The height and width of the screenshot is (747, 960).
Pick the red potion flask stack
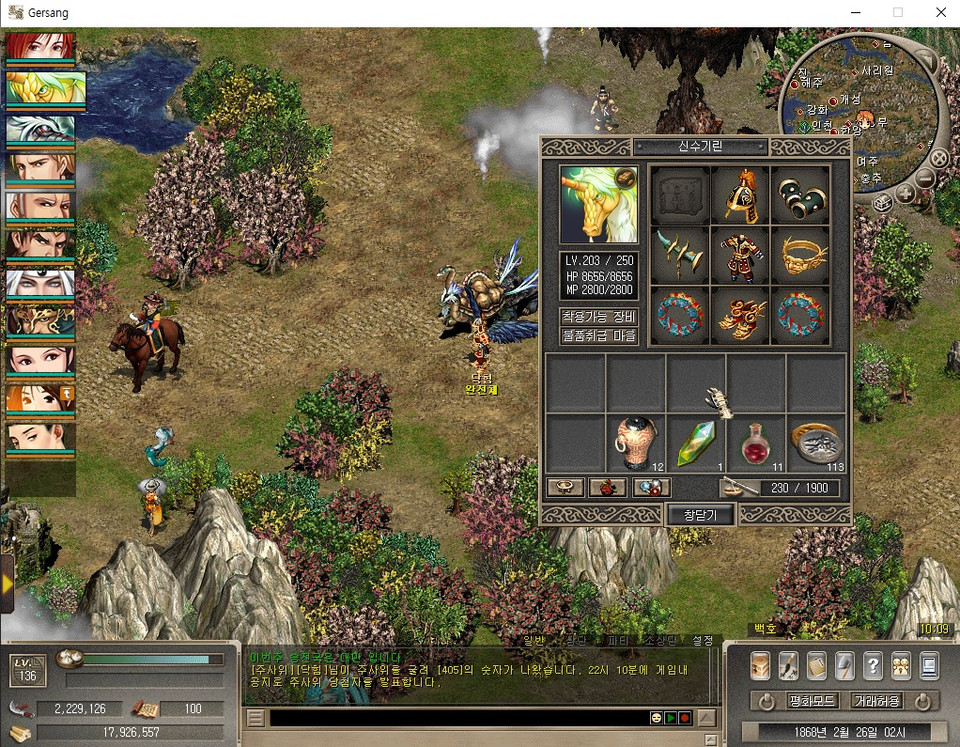pyautogui.click(x=755, y=443)
